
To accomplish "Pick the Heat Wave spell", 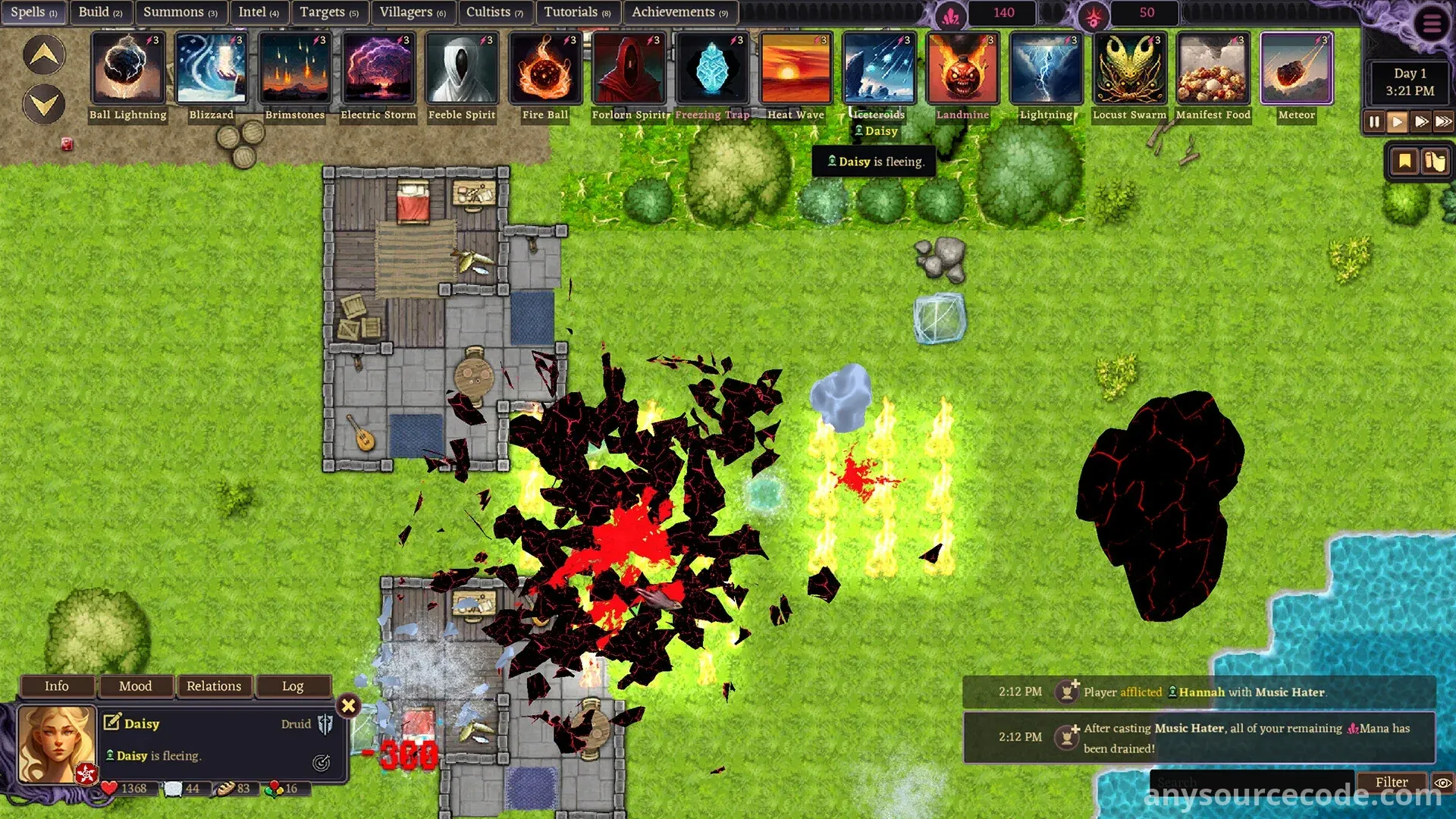I will tap(795, 69).
